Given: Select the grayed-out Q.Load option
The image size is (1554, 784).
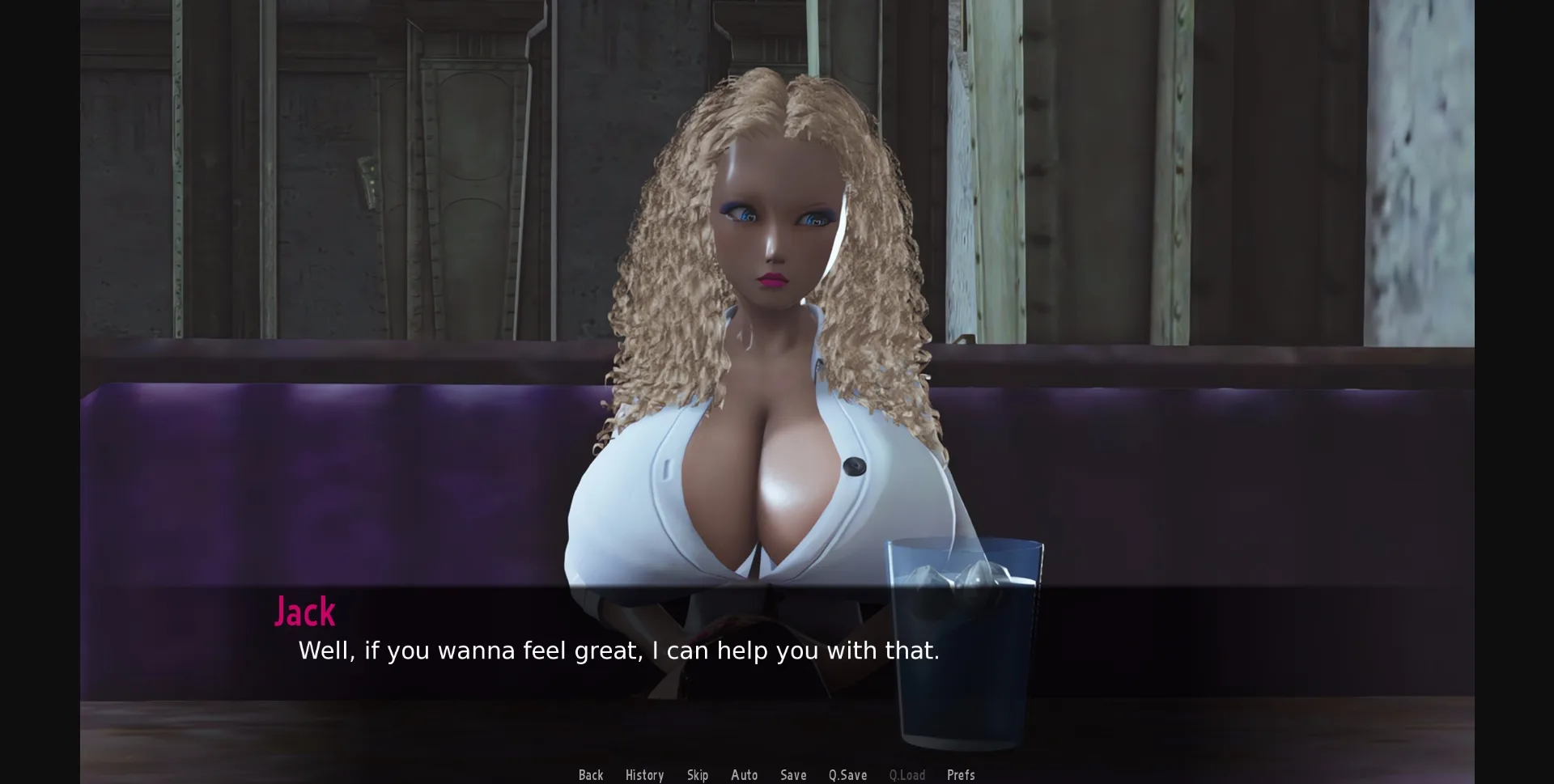Looking at the screenshot, I should [x=907, y=774].
